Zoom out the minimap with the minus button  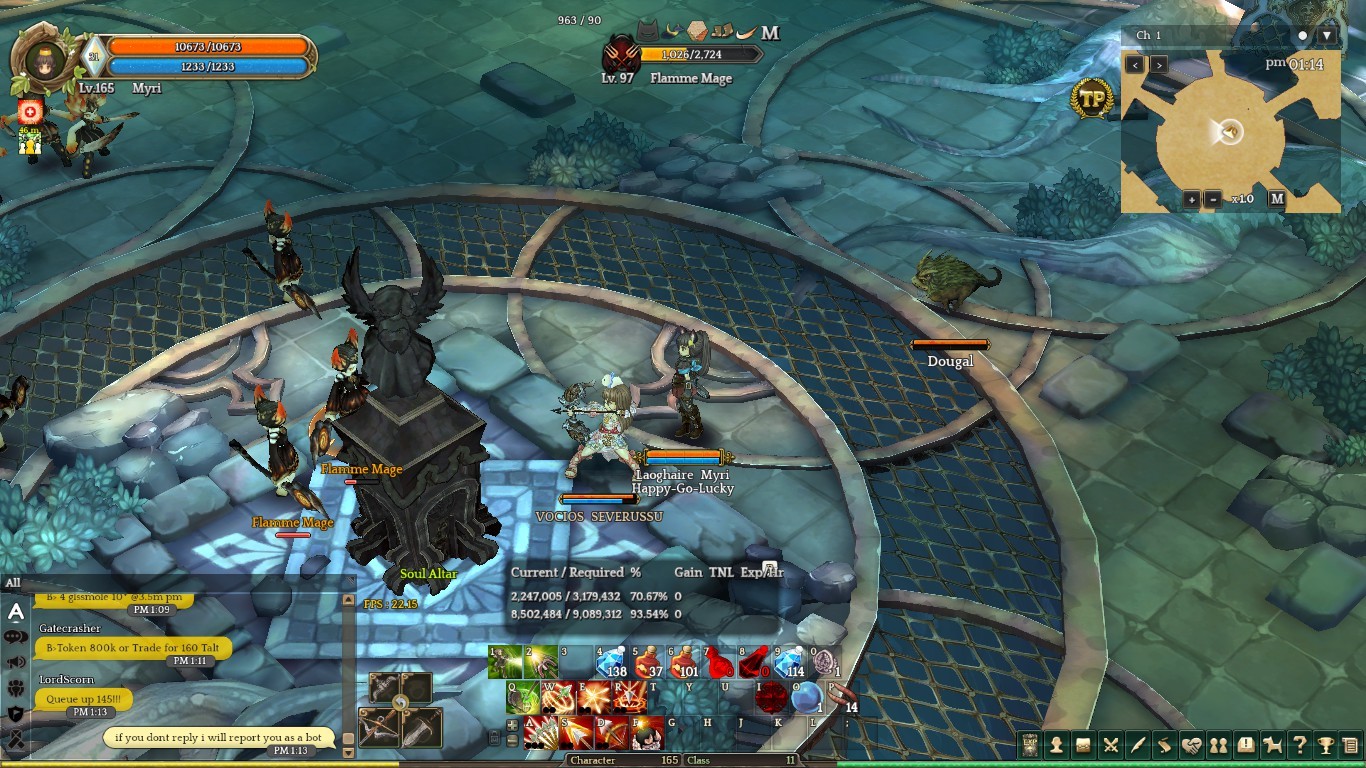[1212, 199]
